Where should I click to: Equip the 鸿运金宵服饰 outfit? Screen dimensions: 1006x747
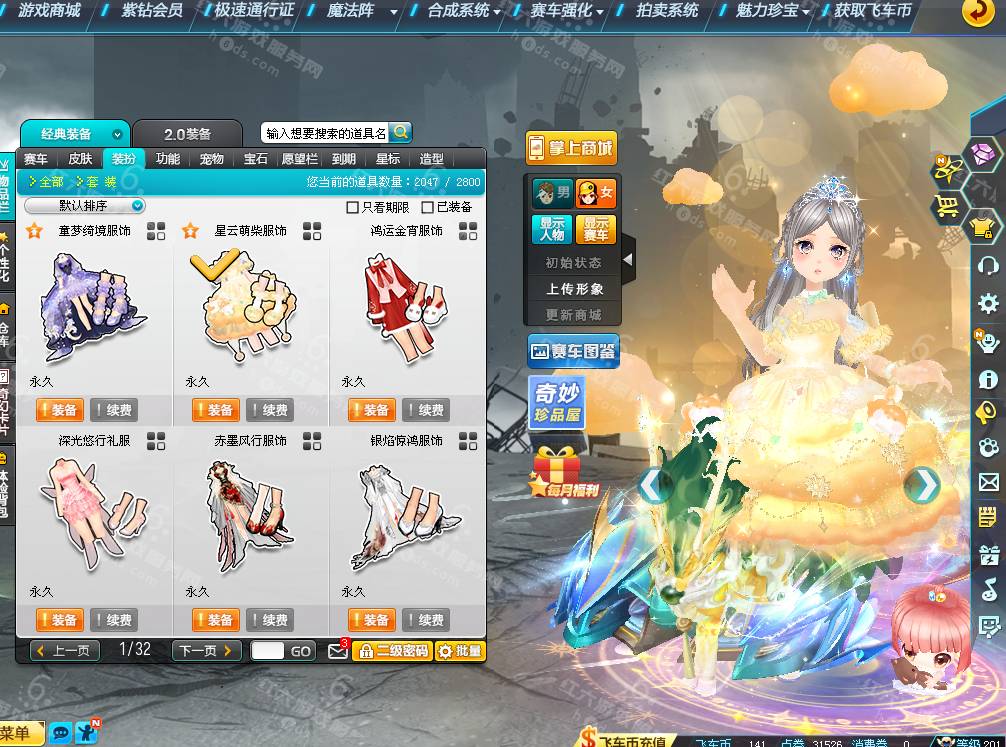pyautogui.click(x=371, y=410)
